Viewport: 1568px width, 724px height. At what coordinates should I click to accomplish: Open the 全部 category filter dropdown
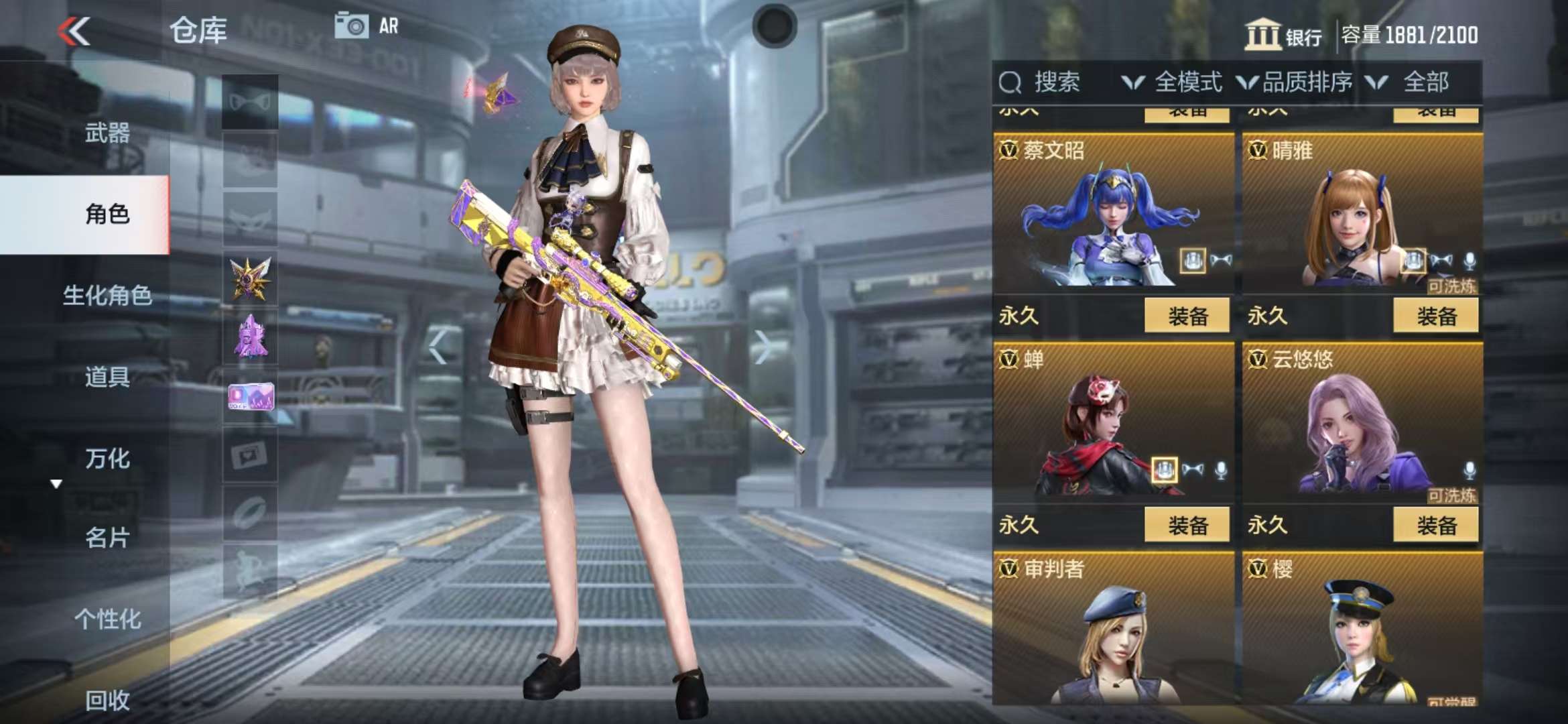click(1411, 82)
